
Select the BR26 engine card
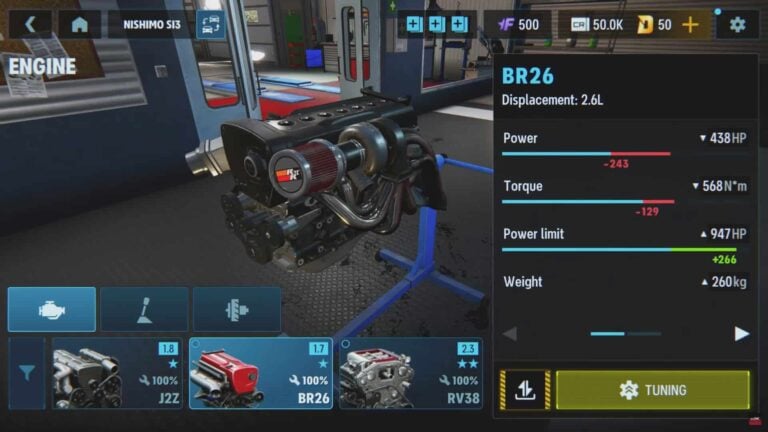click(x=261, y=372)
